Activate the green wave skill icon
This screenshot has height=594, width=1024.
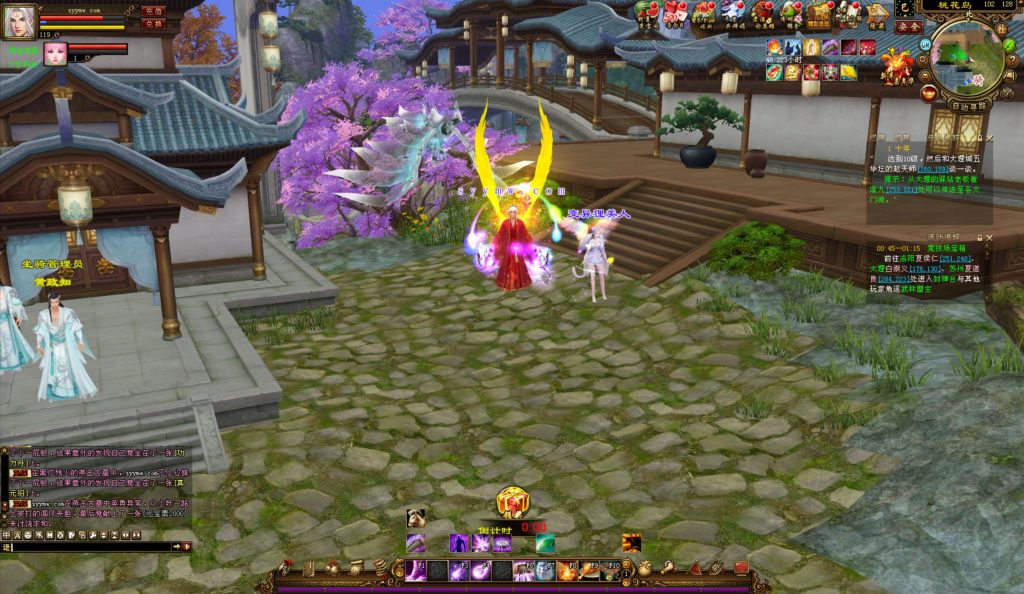tap(545, 543)
